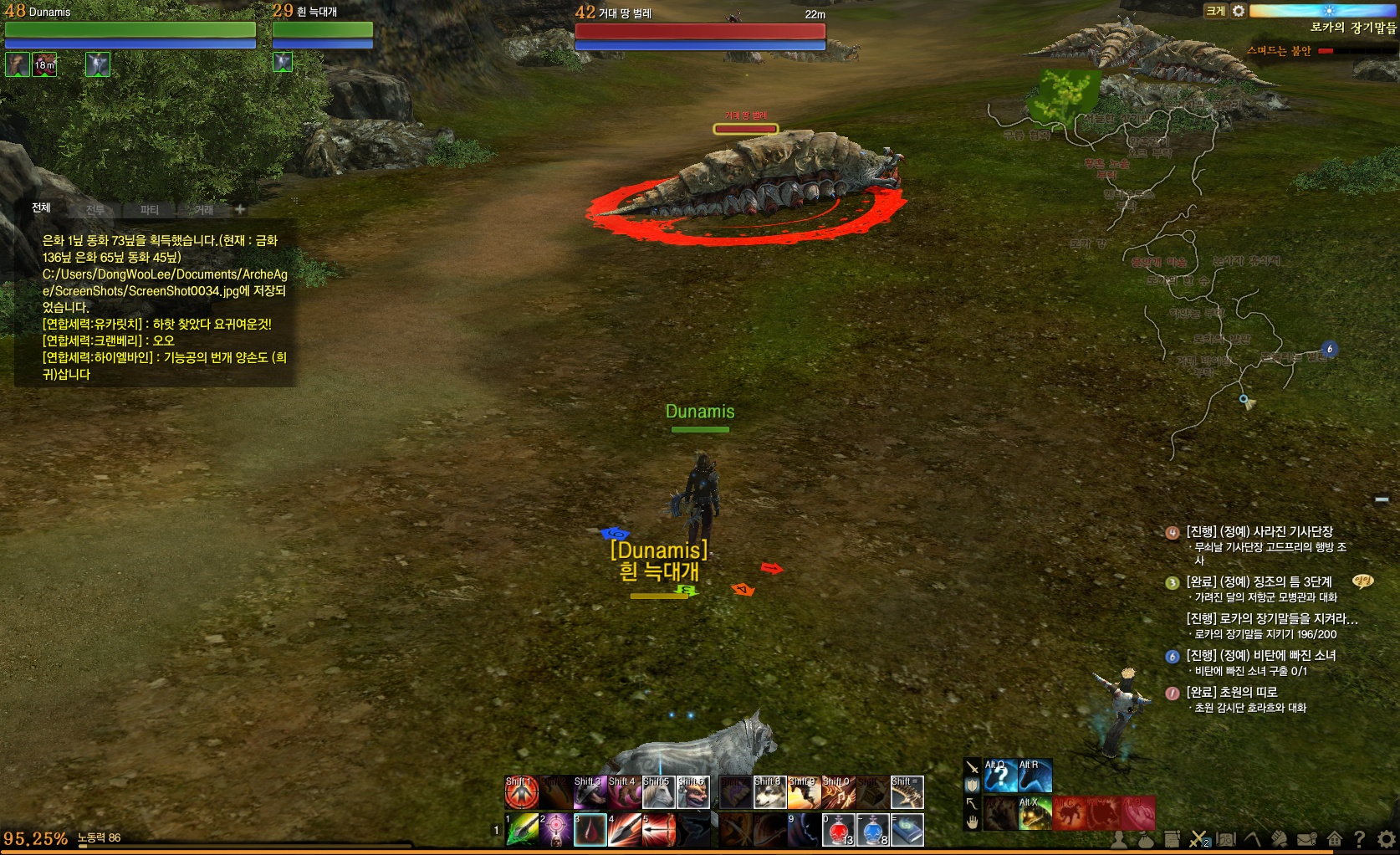
Task: Open the inventory bag menu icon
Action: point(1146,838)
